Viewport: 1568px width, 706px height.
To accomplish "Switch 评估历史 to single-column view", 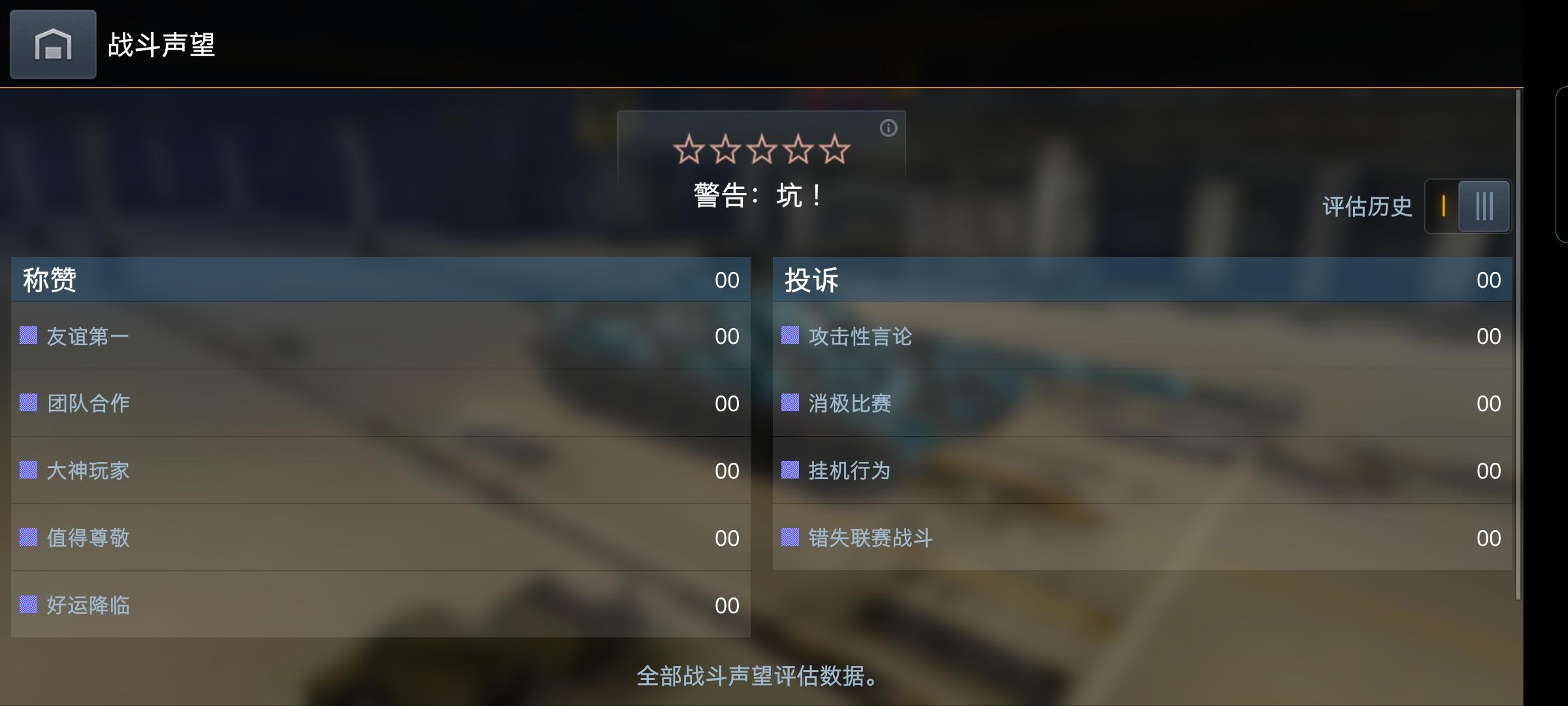I will 1444,206.
